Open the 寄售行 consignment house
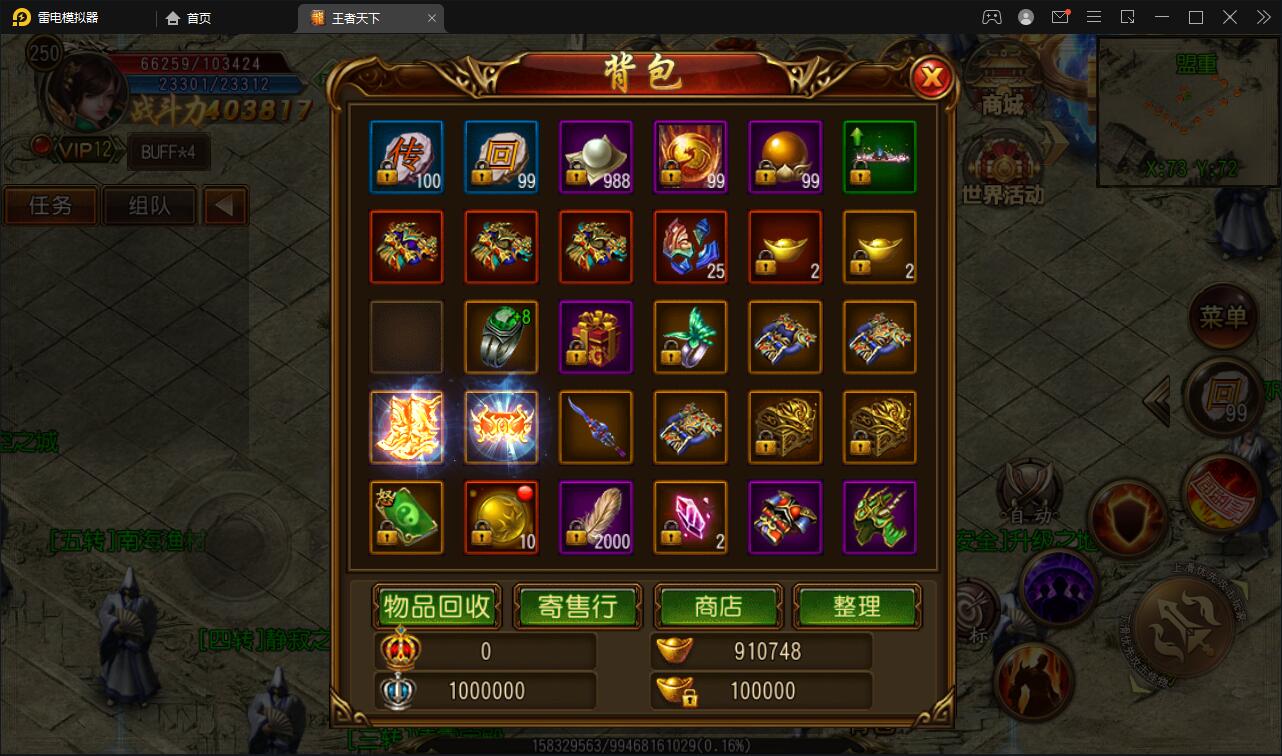The width and height of the screenshot is (1282, 756). click(x=577, y=606)
